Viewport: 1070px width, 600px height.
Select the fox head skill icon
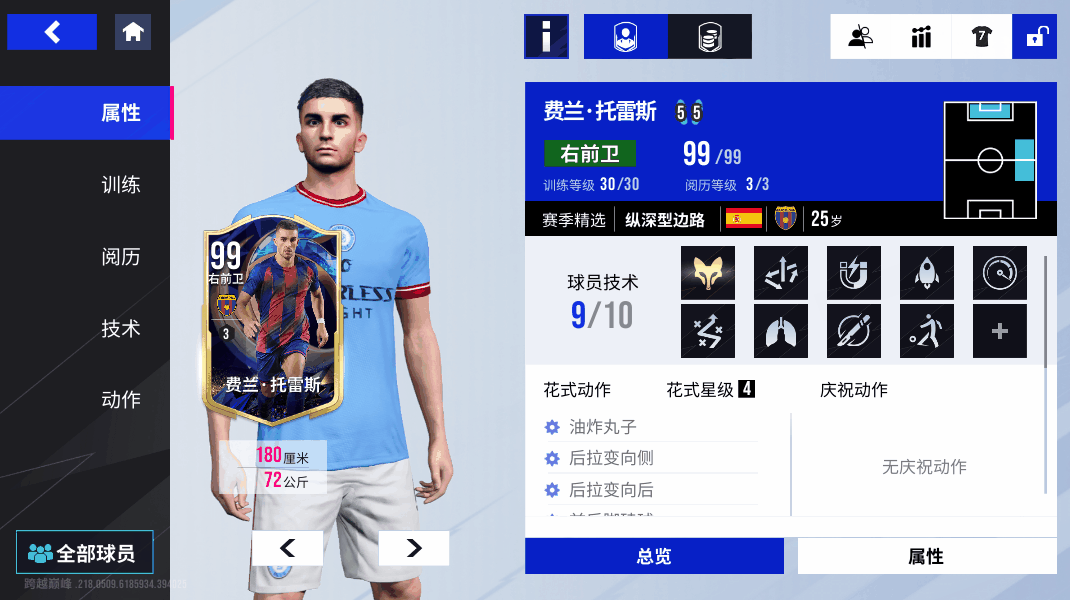tap(708, 273)
